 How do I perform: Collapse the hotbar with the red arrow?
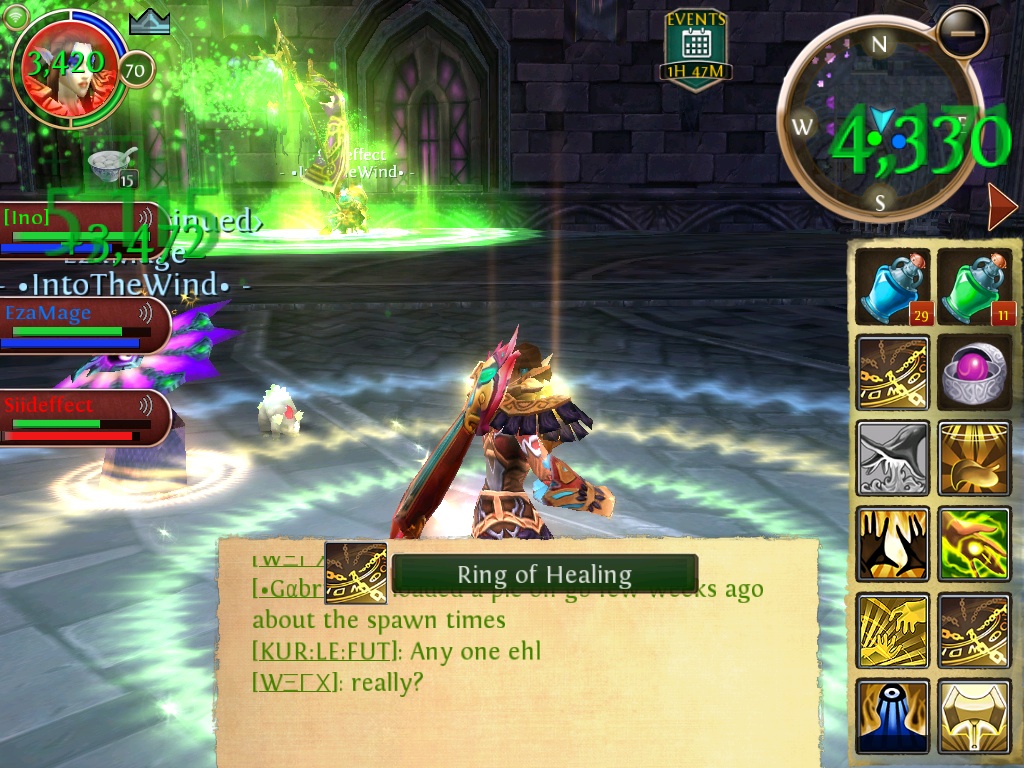(1001, 207)
